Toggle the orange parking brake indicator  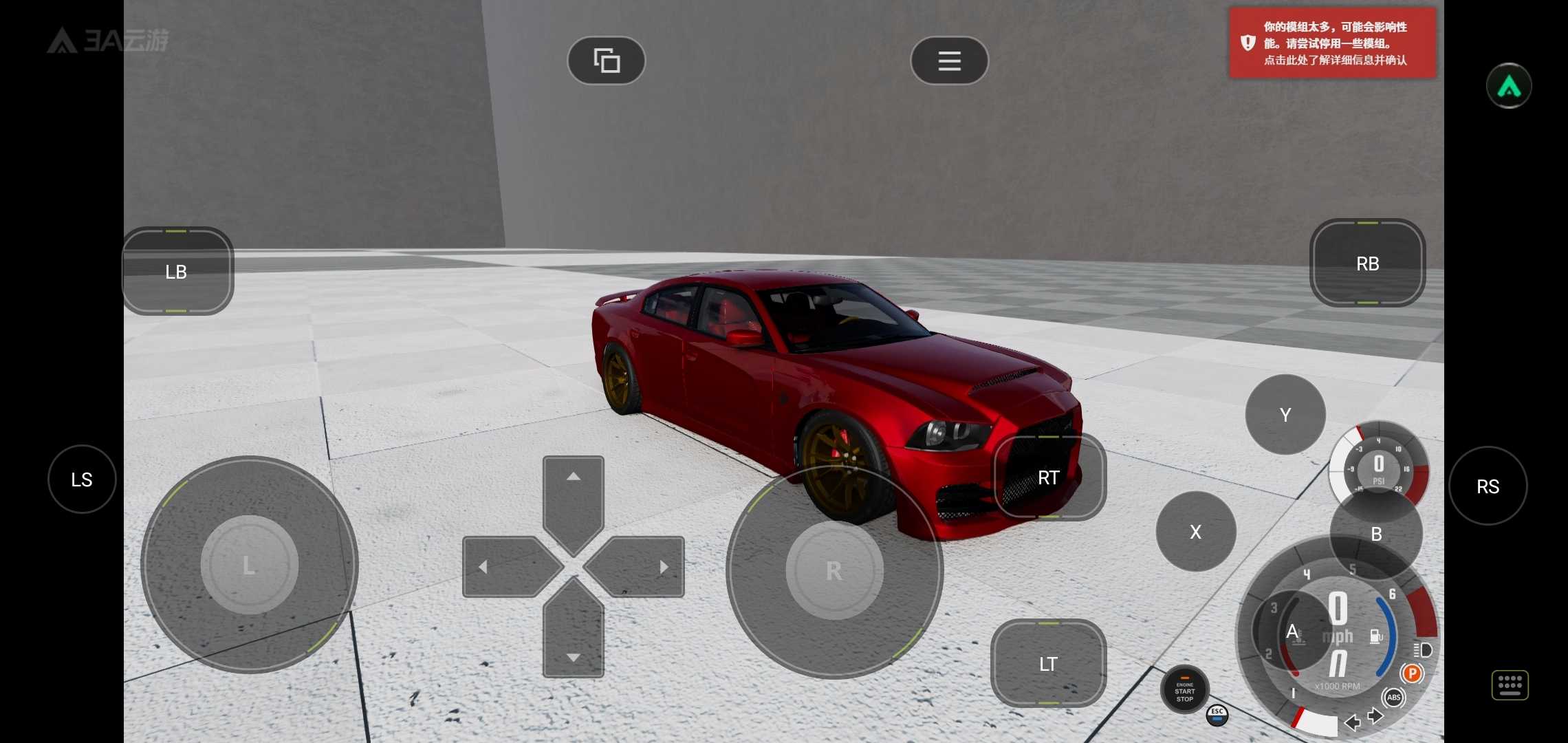pos(1411,674)
